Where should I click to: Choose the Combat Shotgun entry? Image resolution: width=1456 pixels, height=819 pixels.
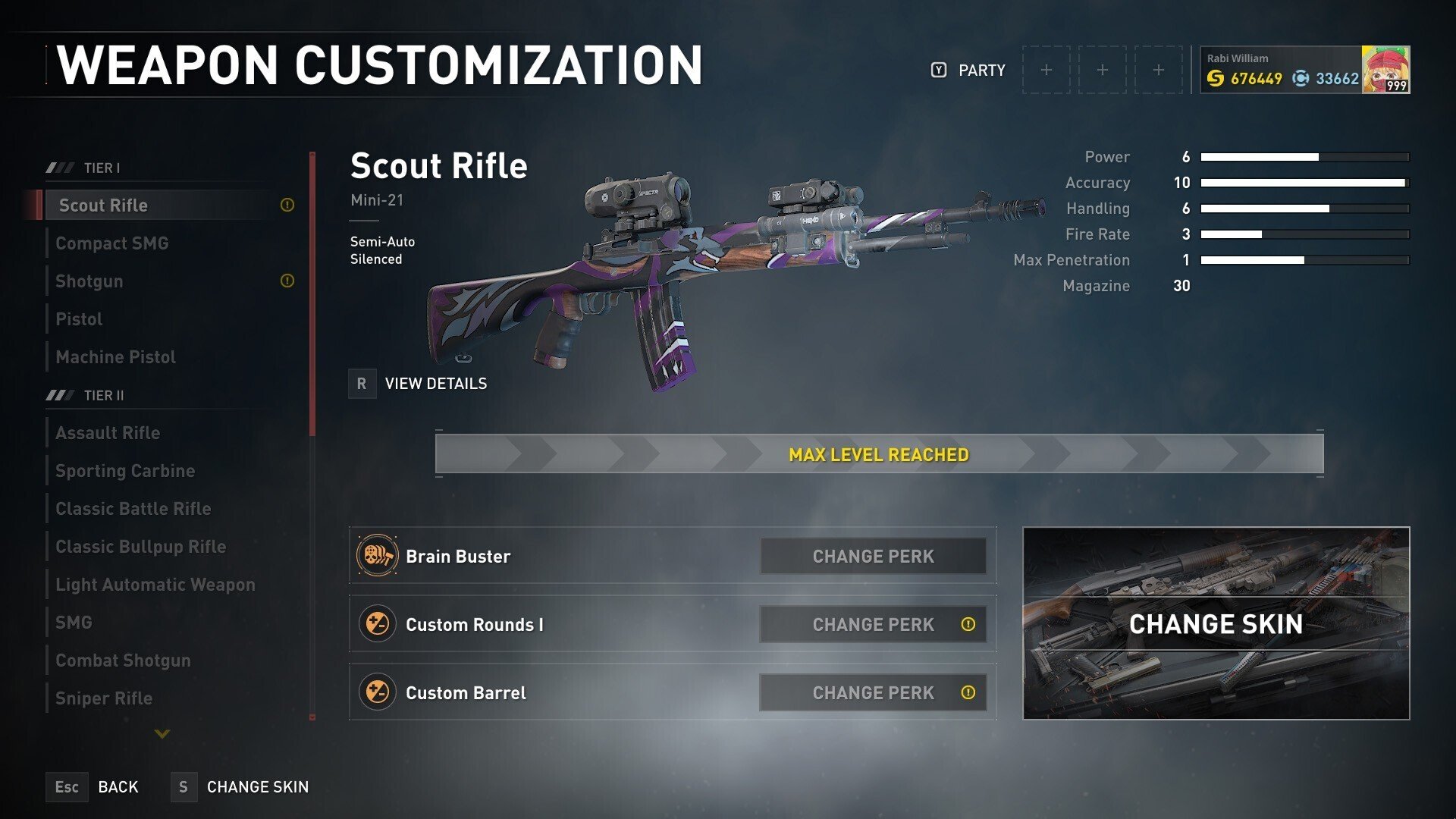click(x=123, y=661)
